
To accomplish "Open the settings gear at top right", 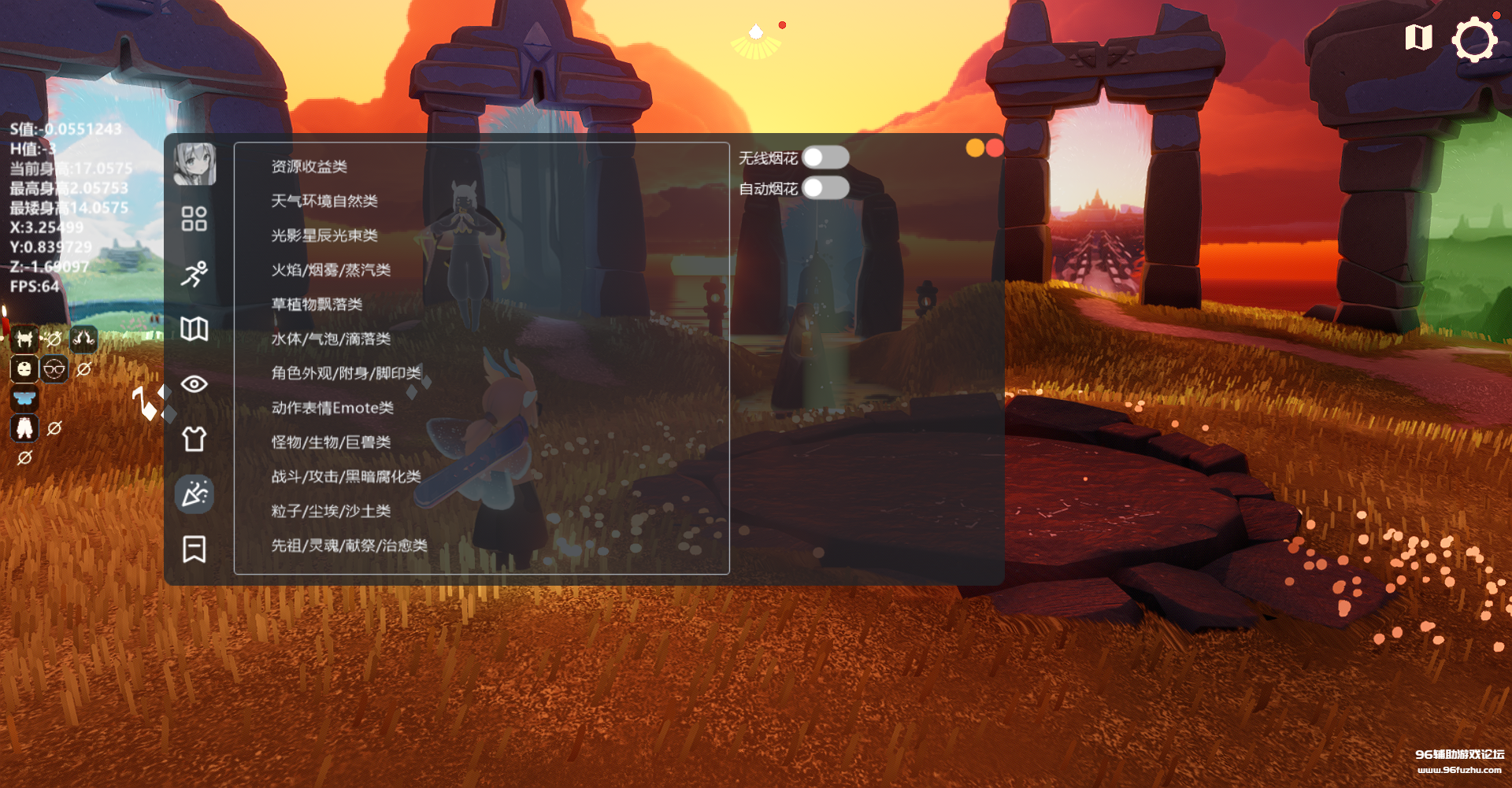I will pos(1476,37).
